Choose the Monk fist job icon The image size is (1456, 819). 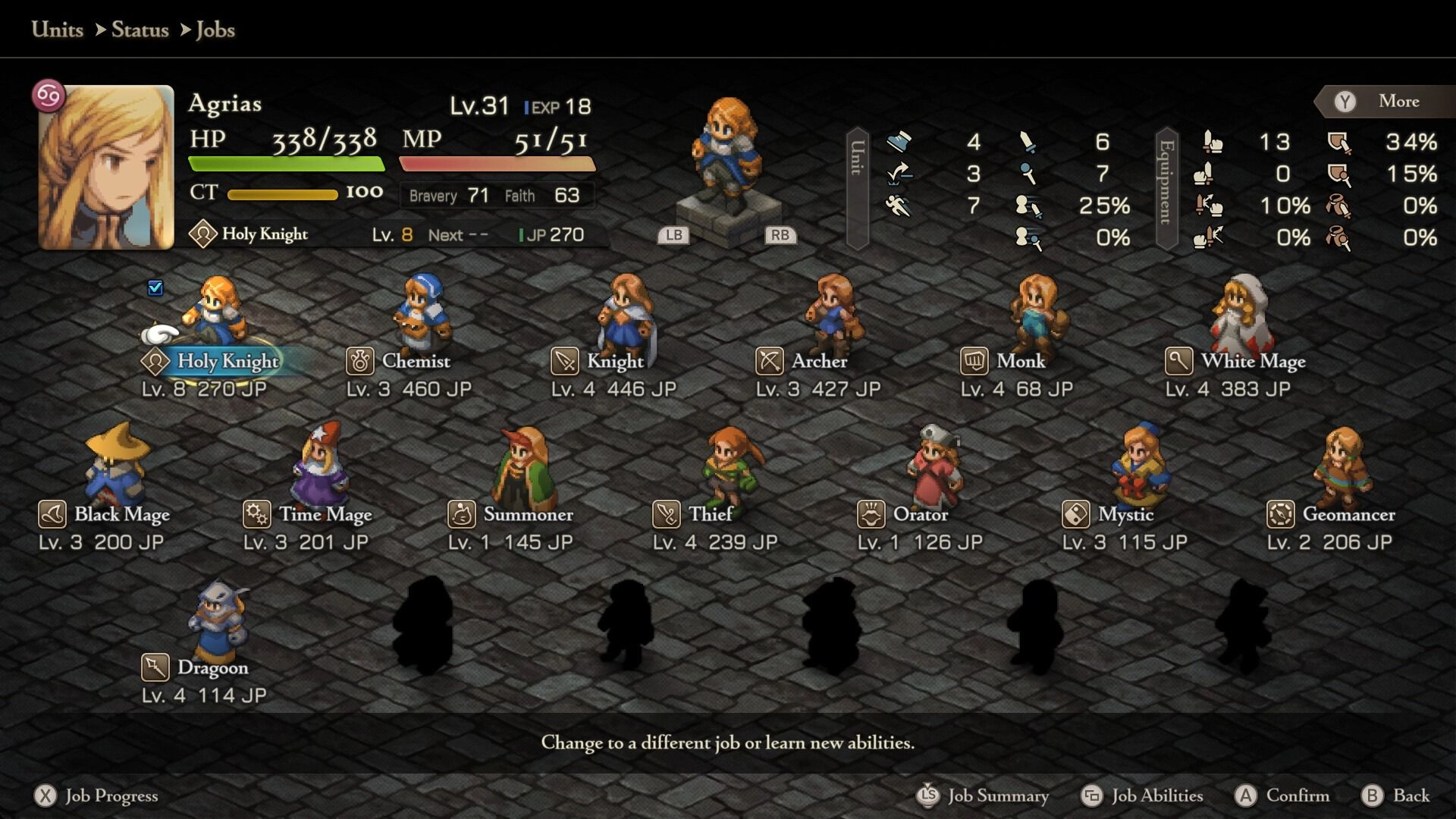pyautogui.click(x=974, y=362)
